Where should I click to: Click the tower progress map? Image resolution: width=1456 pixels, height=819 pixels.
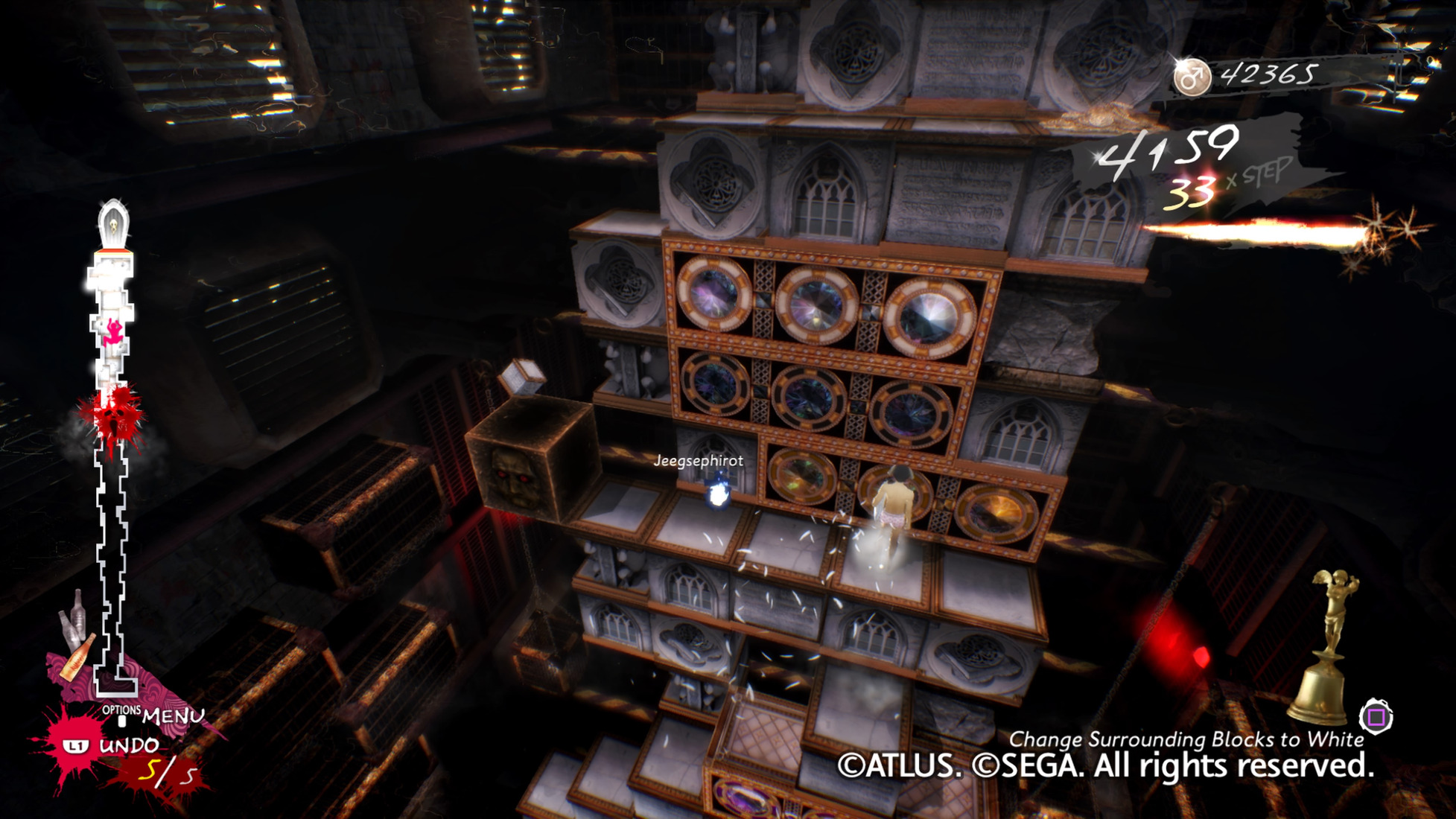tap(113, 447)
